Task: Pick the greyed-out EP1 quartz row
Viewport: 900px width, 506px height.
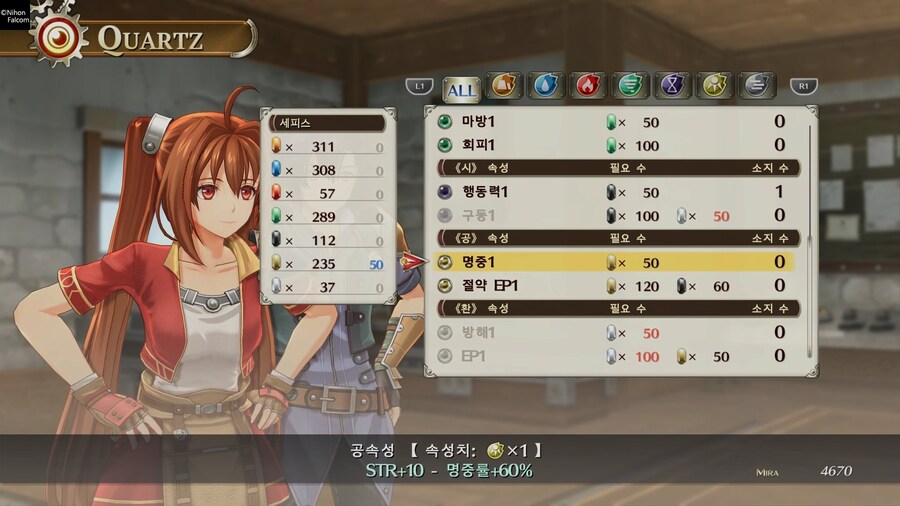Action: 615,356
